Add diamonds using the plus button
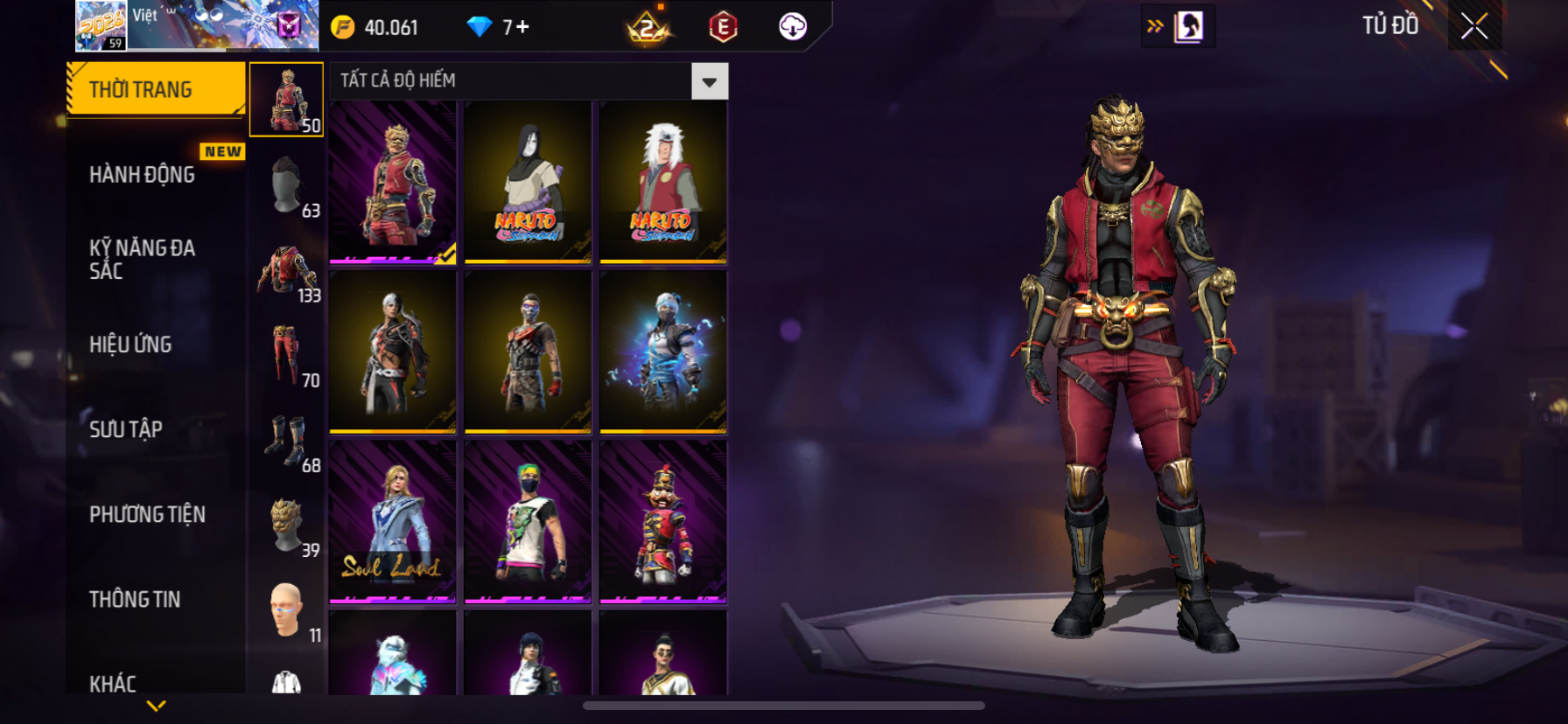 pos(522,27)
